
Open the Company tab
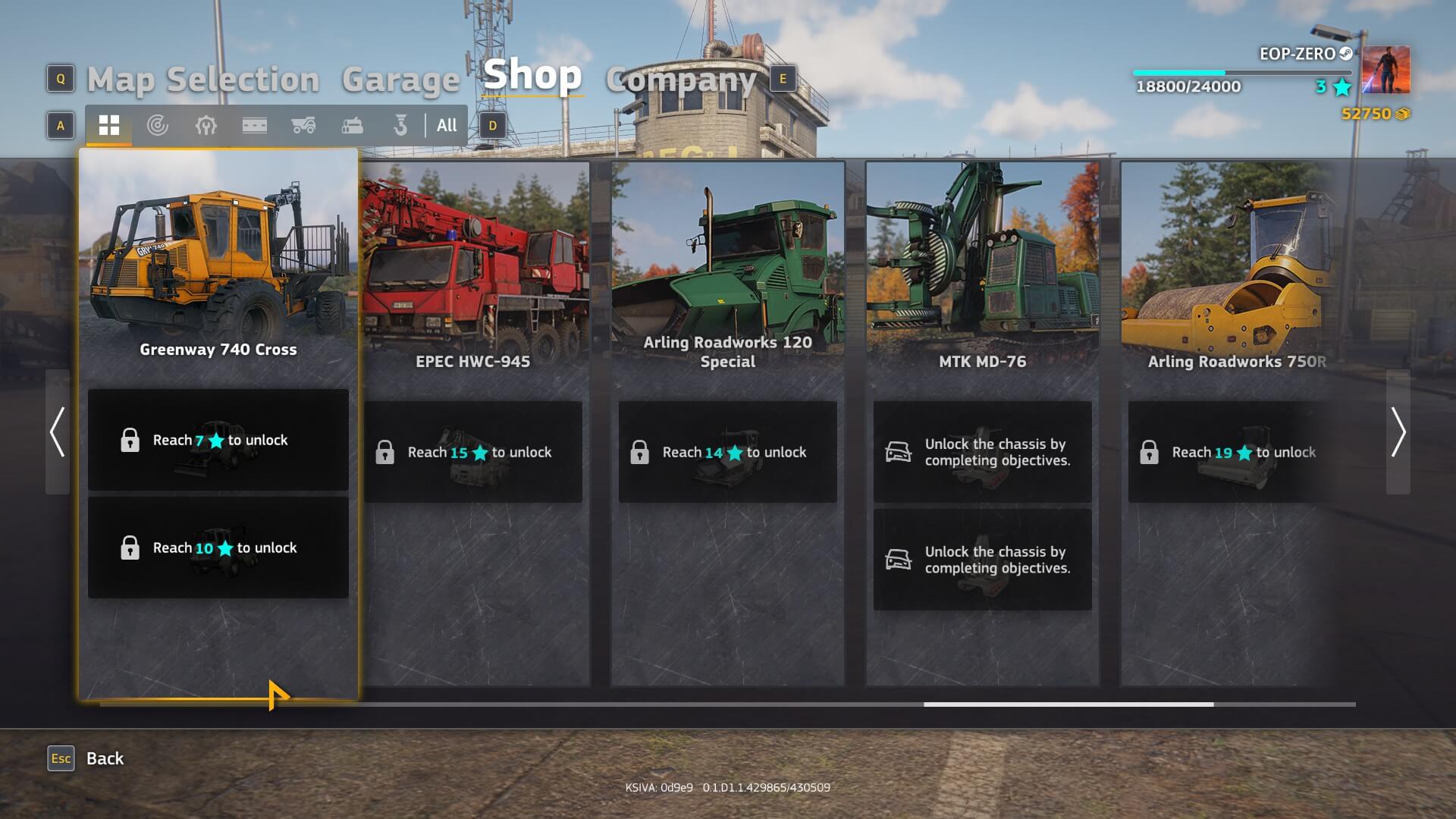click(x=680, y=80)
